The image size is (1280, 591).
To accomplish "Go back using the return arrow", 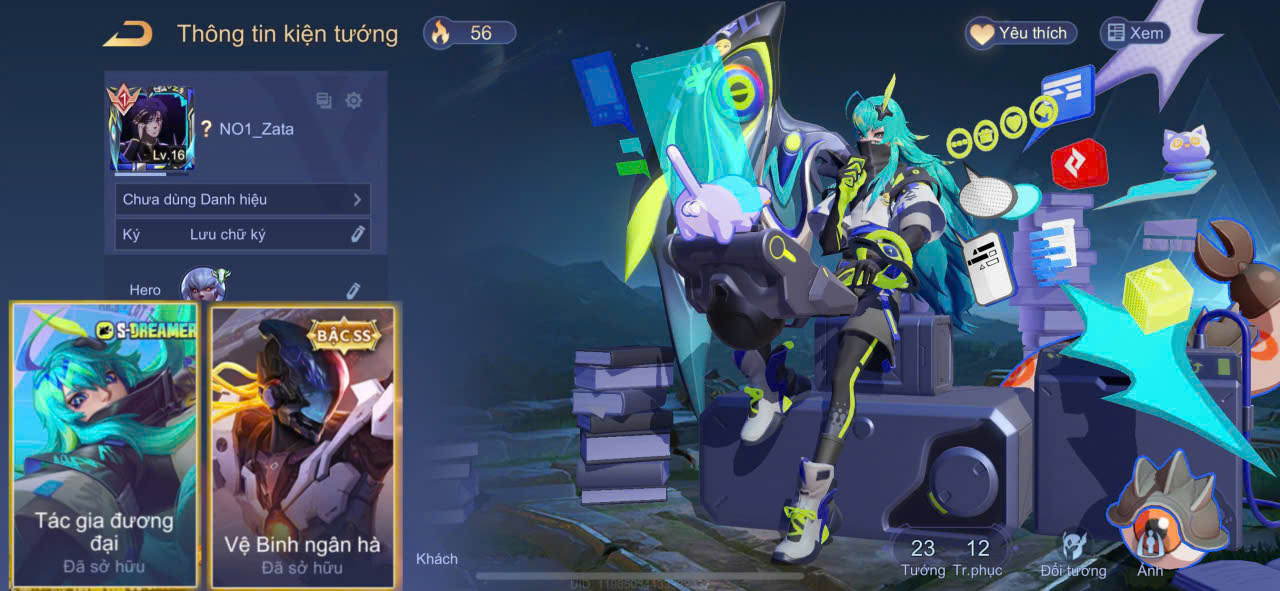I will 128,34.
